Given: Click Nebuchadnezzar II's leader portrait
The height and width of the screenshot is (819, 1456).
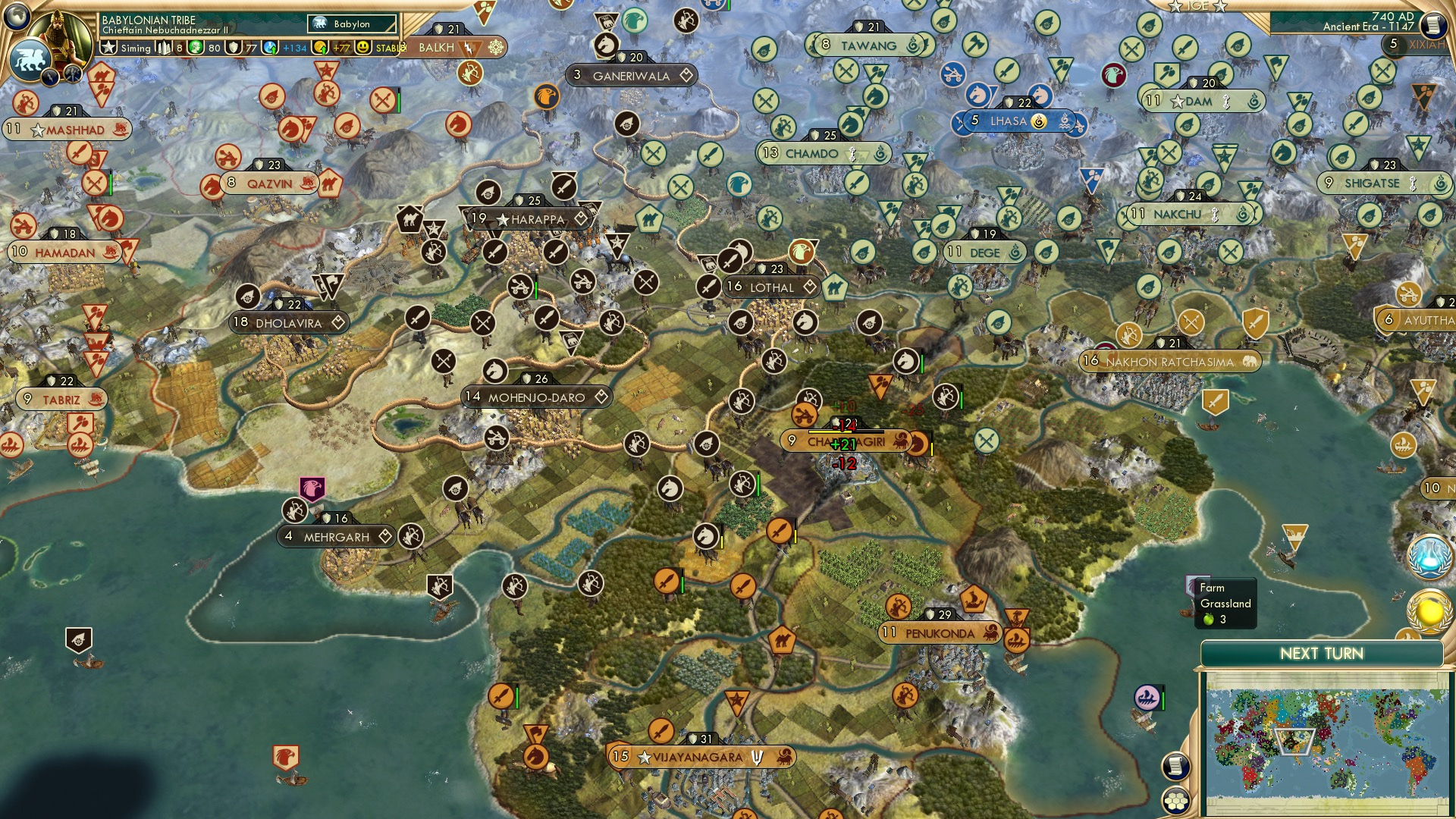Looking at the screenshot, I should [x=61, y=34].
